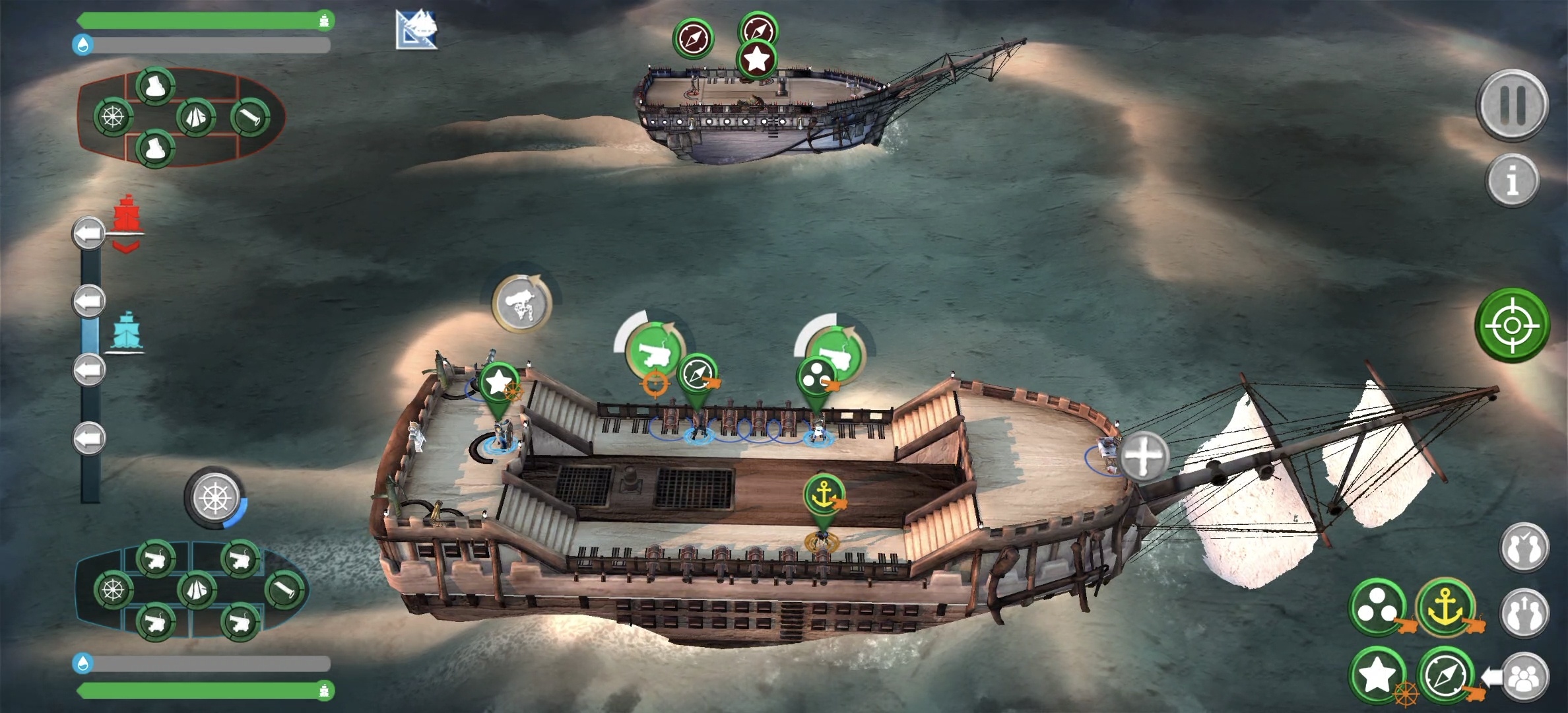This screenshot has height=713, width=1568.
Task: Select the star-marked crew member pin
Action: (x=499, y=383)
